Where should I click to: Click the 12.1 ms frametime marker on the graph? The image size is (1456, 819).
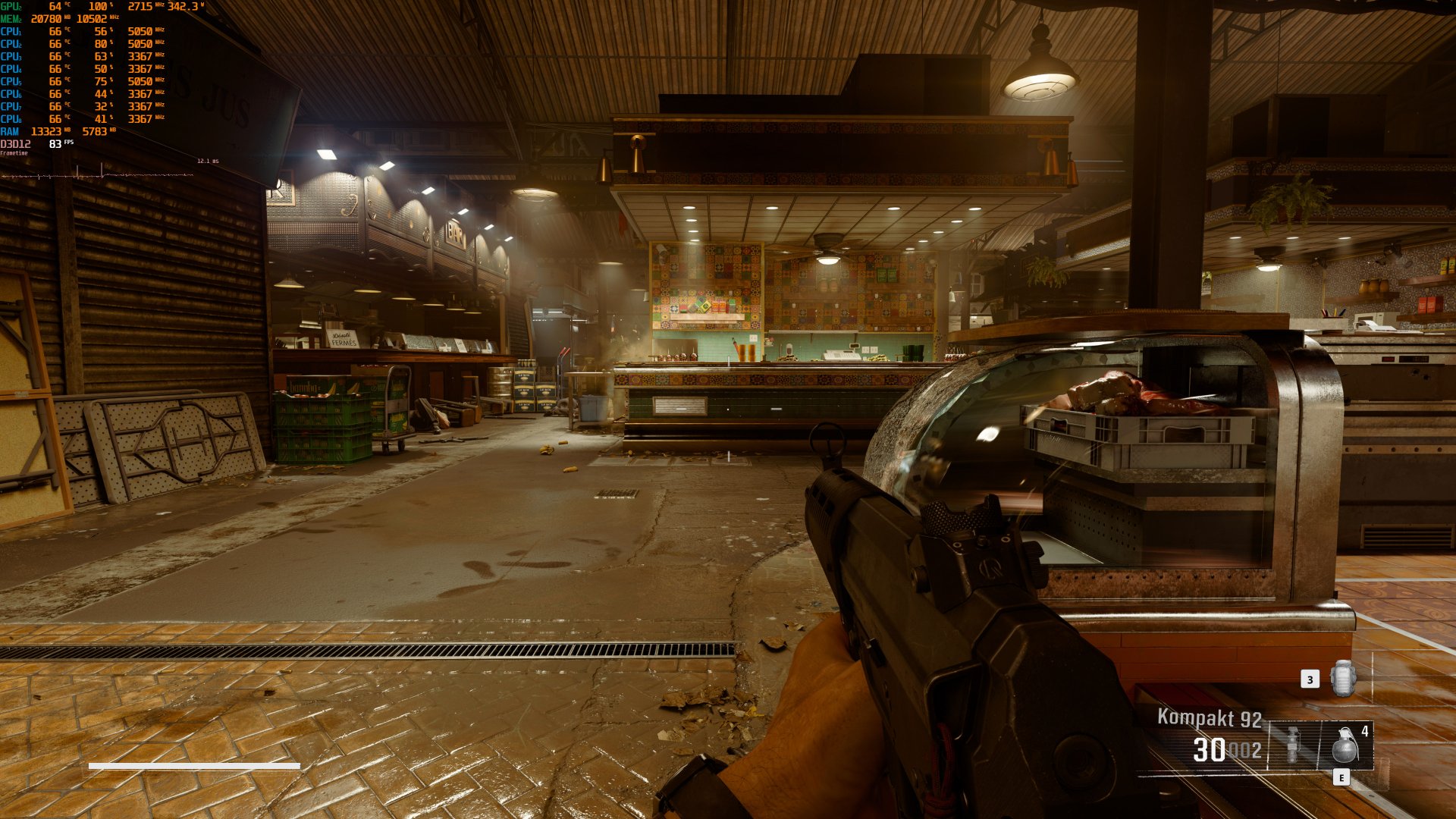(x=207, y=161)
